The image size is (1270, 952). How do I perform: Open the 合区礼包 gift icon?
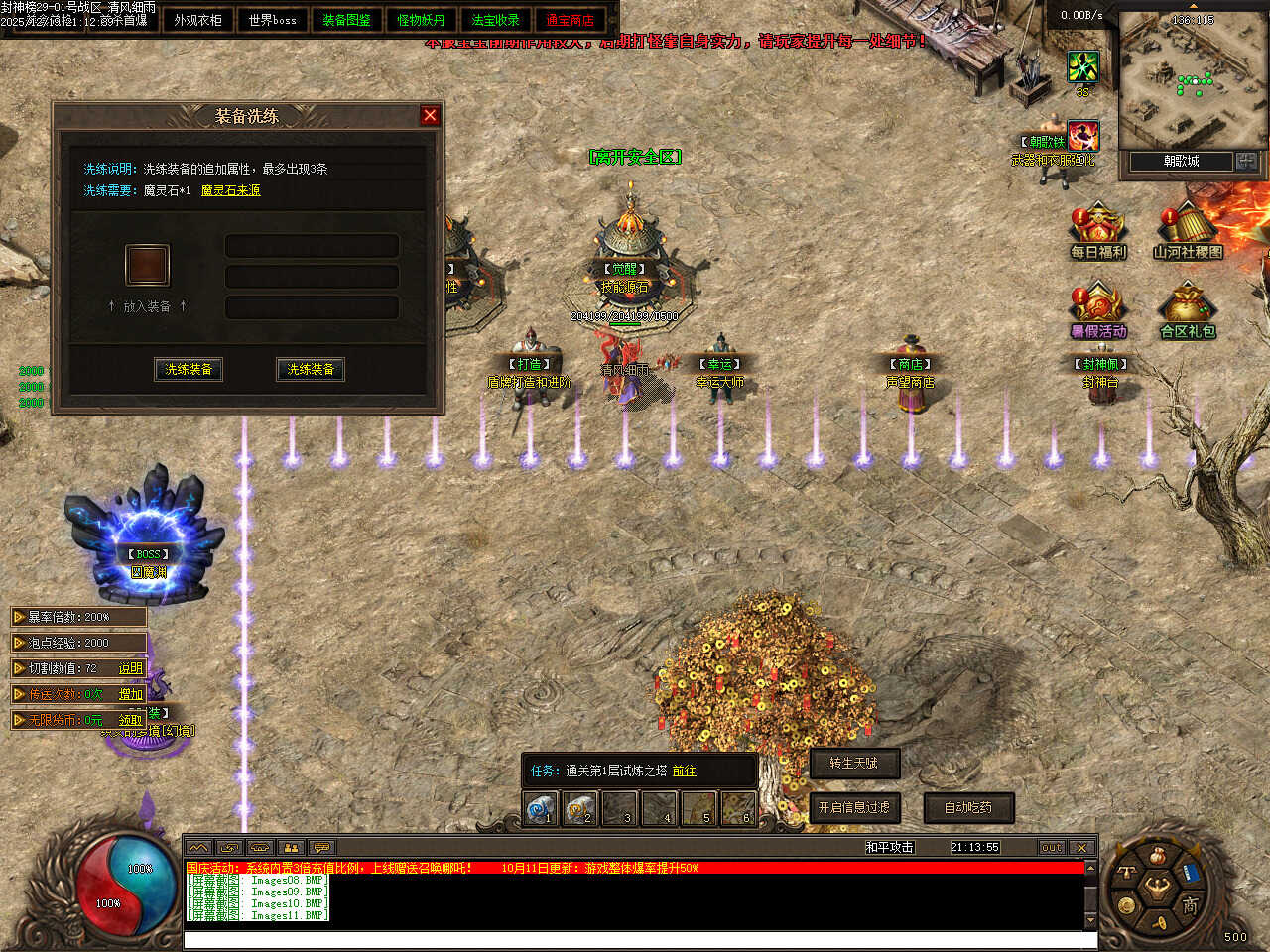(x=1188, y=310)
